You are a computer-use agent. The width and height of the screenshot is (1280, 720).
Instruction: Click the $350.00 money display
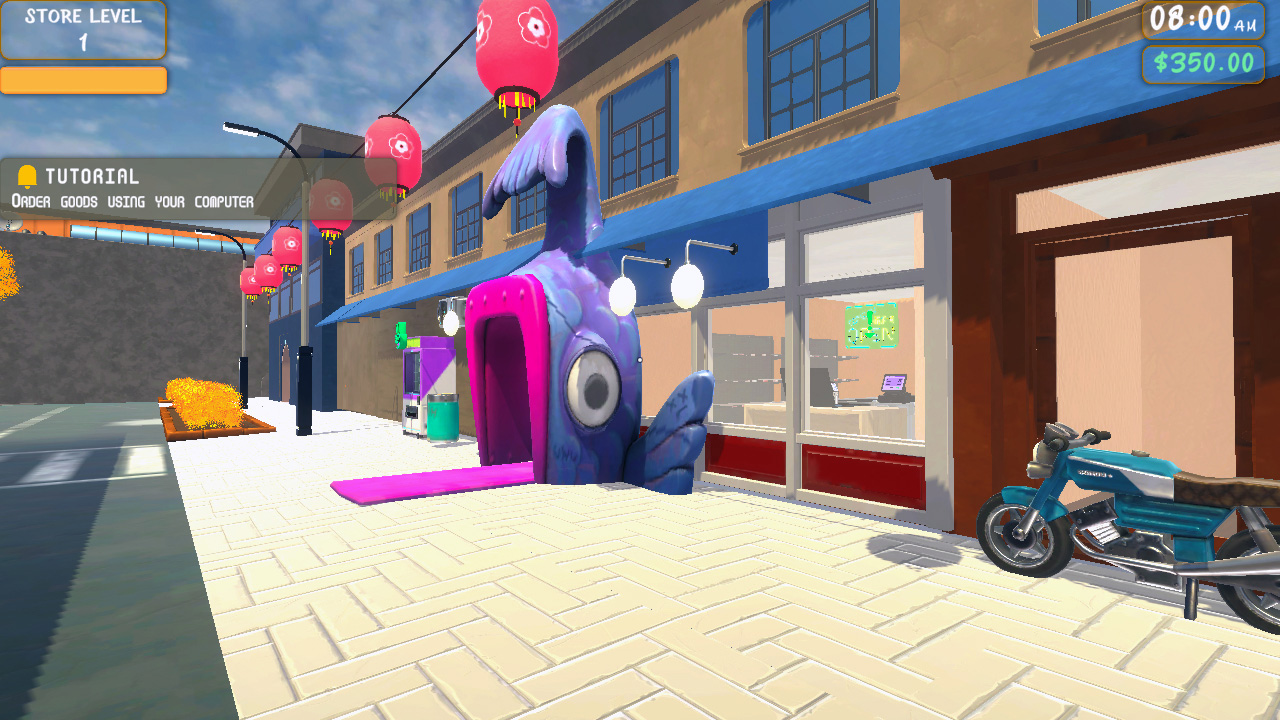[x=1202, y=63]
